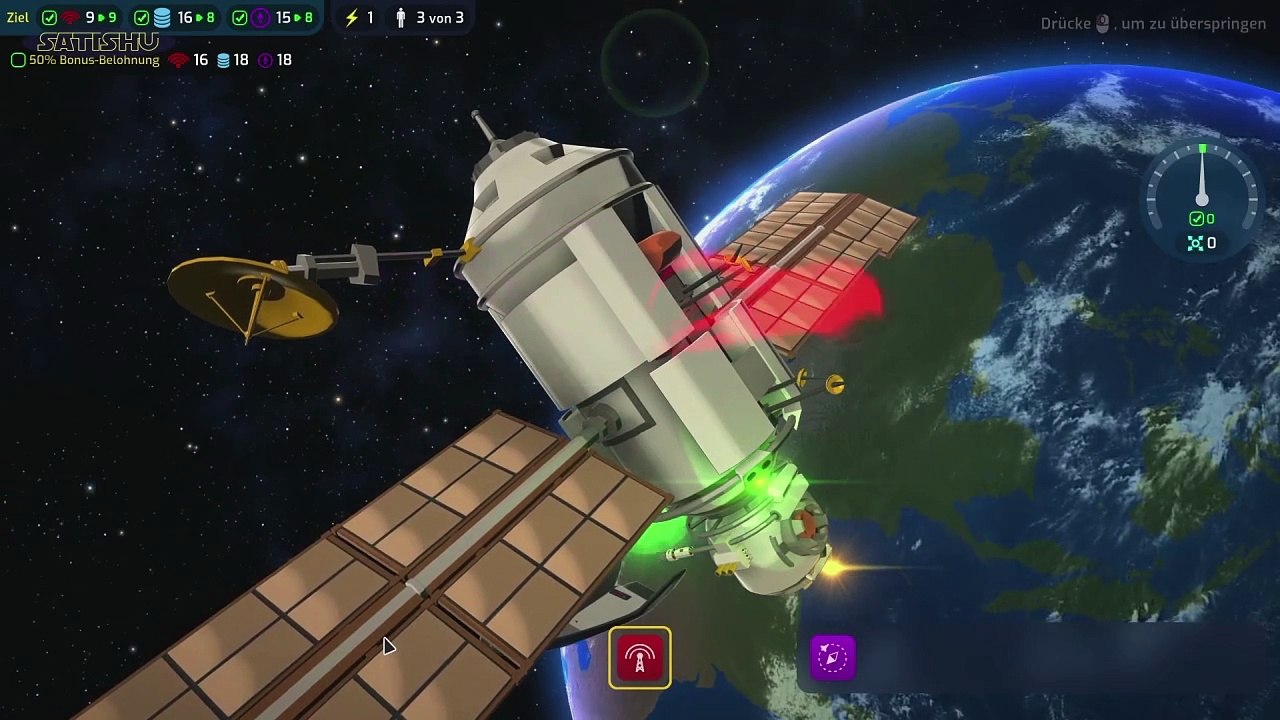Select the red radio tower communication icon
This screenshot has width=1280, height=720.
640,658
